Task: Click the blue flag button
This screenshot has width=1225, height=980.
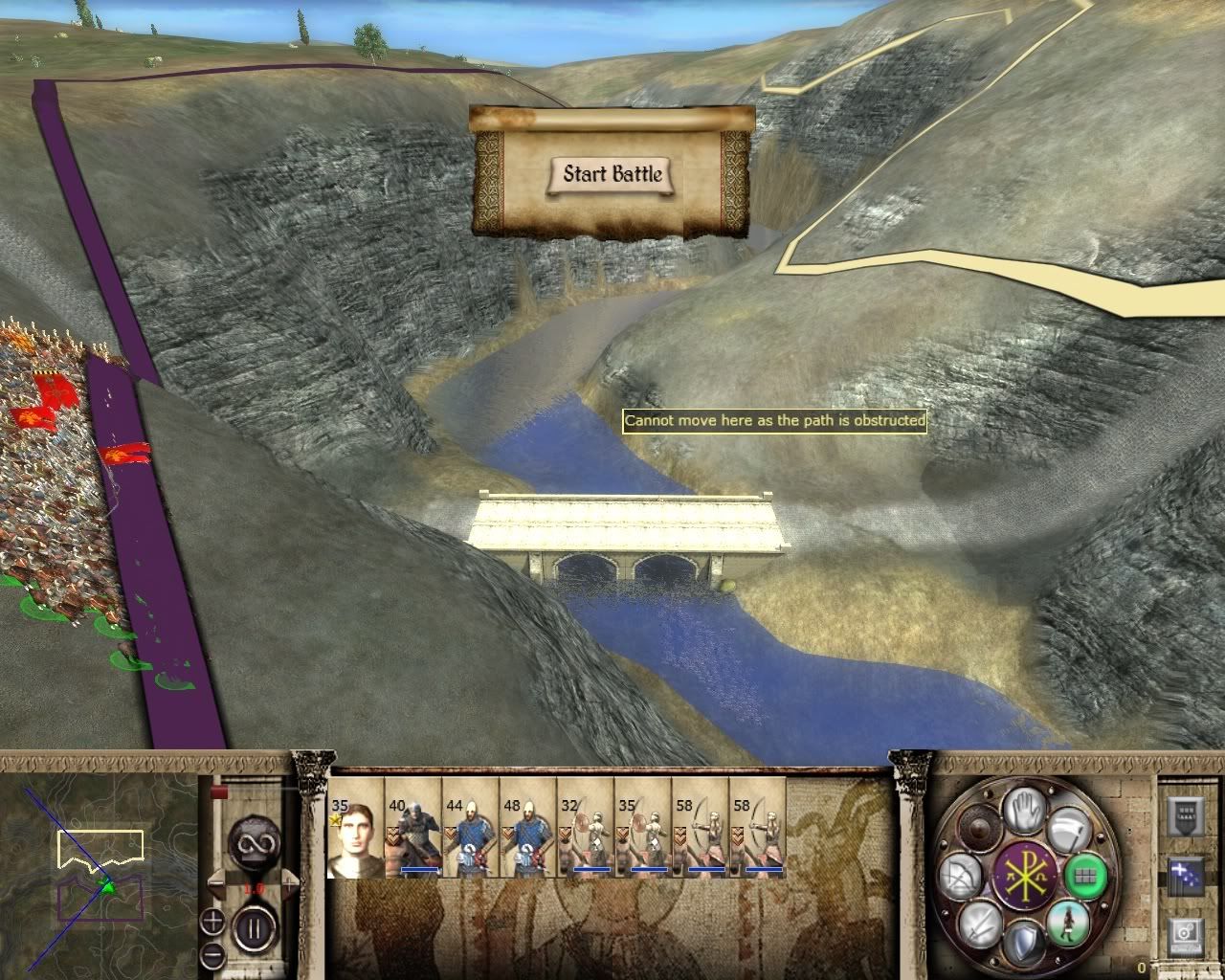Action: point(1185,877)
